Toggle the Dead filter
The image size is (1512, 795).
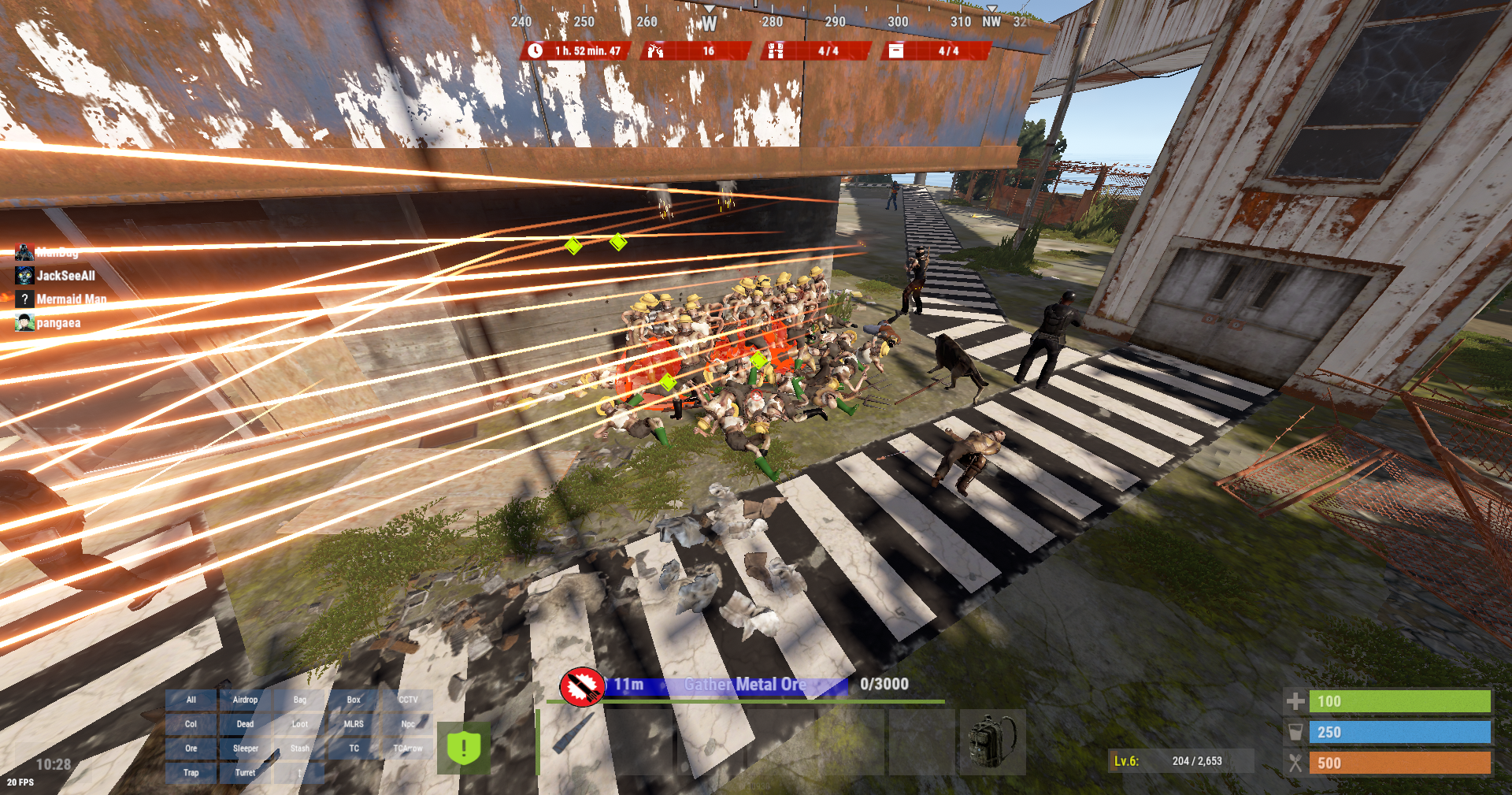pos(245,724)
